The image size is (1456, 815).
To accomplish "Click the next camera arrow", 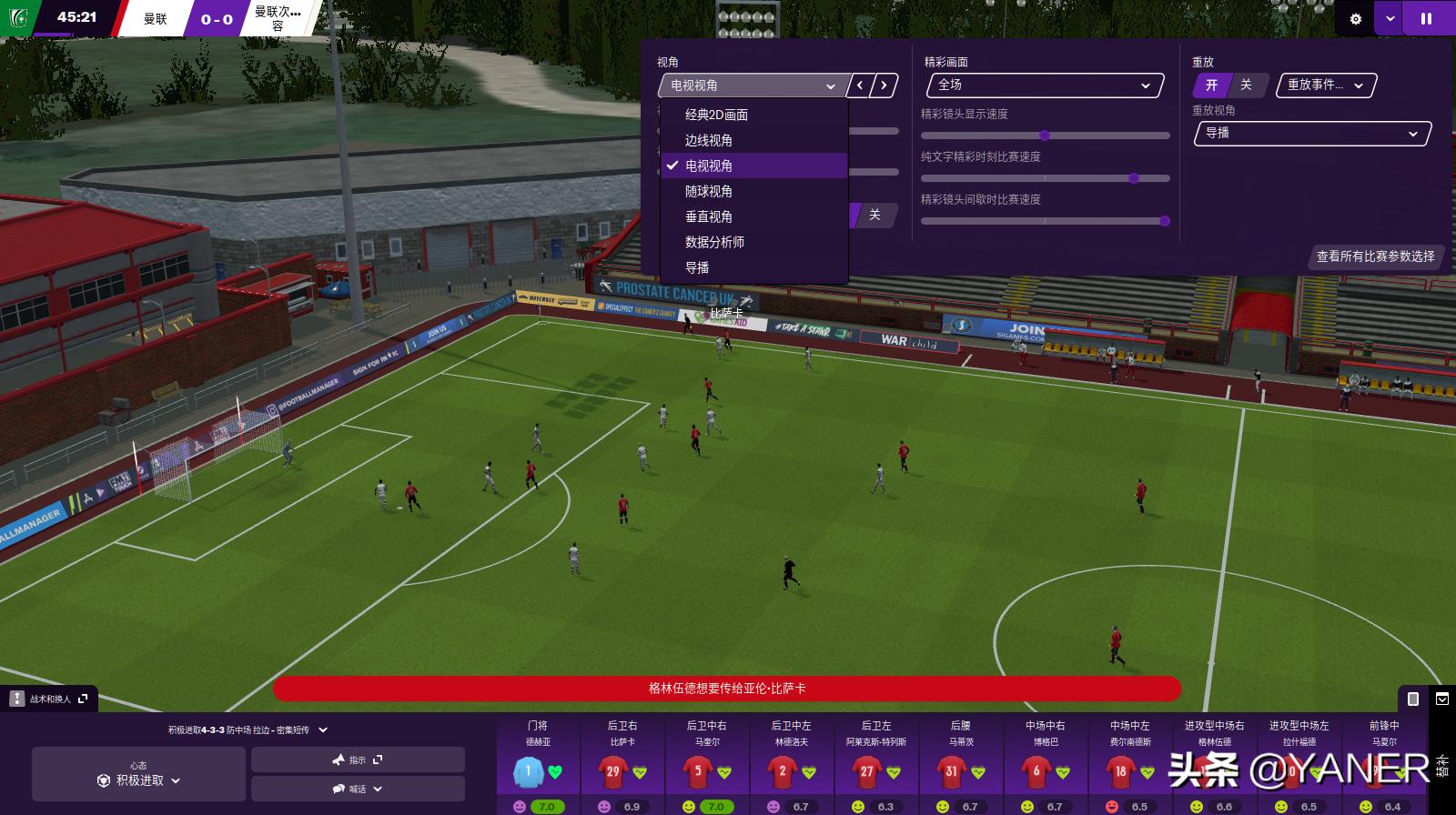I will 884,86.
